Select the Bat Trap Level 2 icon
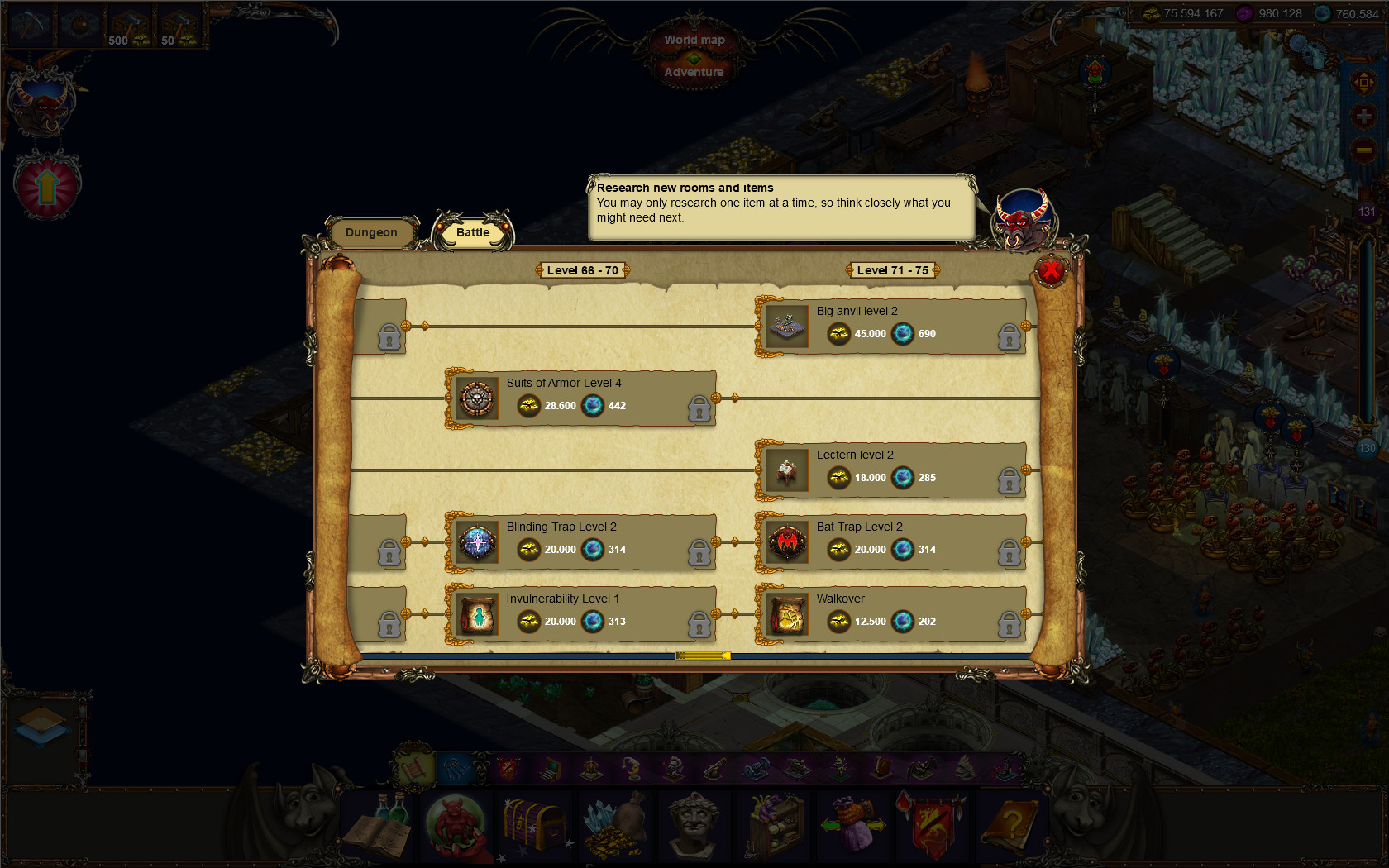Screen dimensions: 1389x868 tap(785, 542)
